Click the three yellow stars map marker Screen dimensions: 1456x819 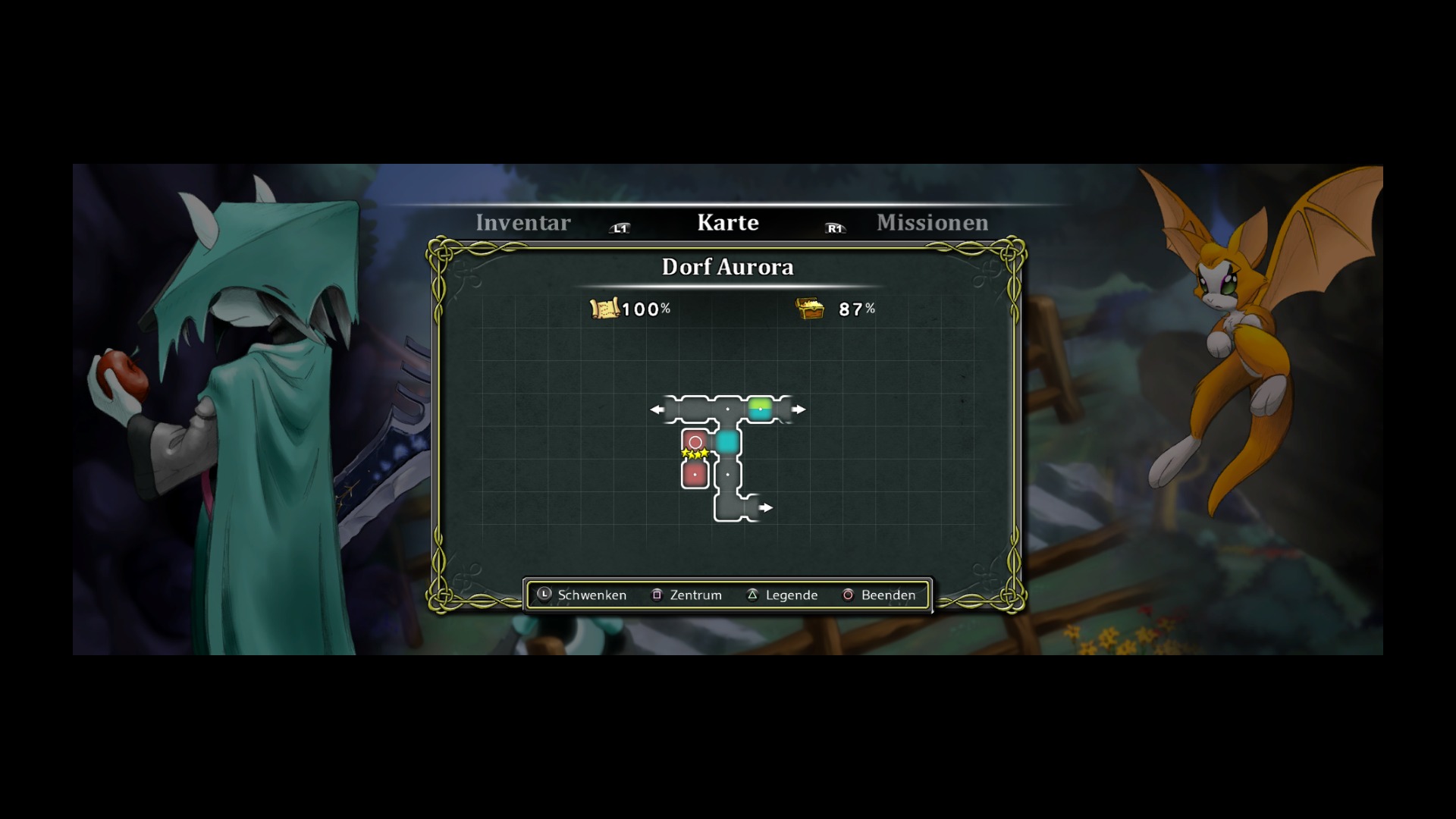tap(695, 454)
